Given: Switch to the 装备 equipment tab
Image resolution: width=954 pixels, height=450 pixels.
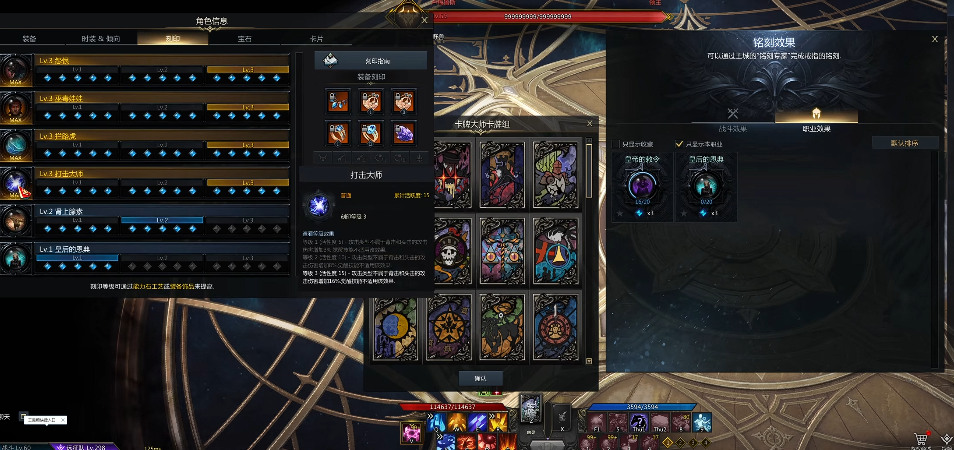Looking at the screenshot, I should 29,39.
